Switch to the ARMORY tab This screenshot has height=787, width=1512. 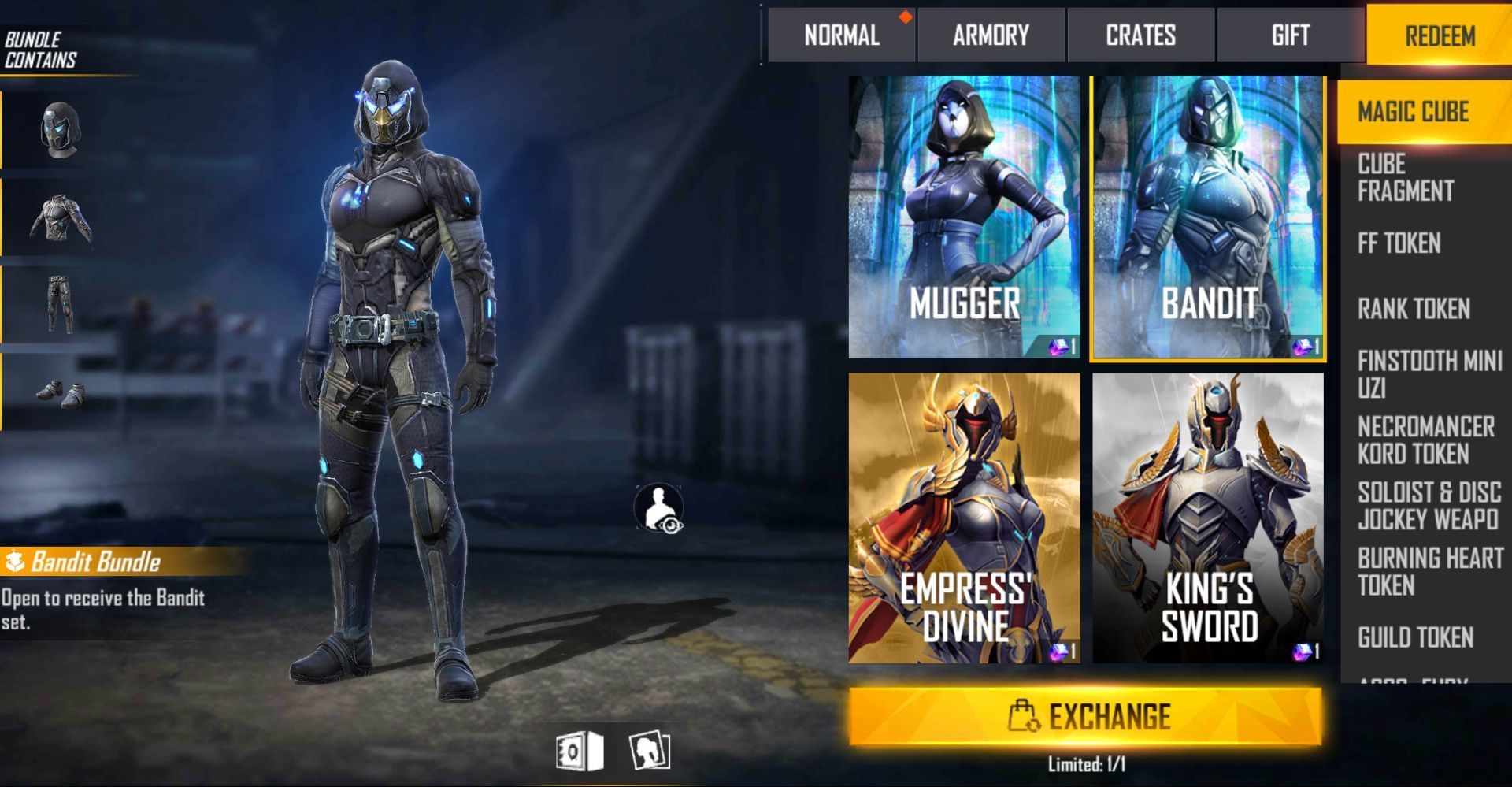pyautogui.click(x=991, y=35)
